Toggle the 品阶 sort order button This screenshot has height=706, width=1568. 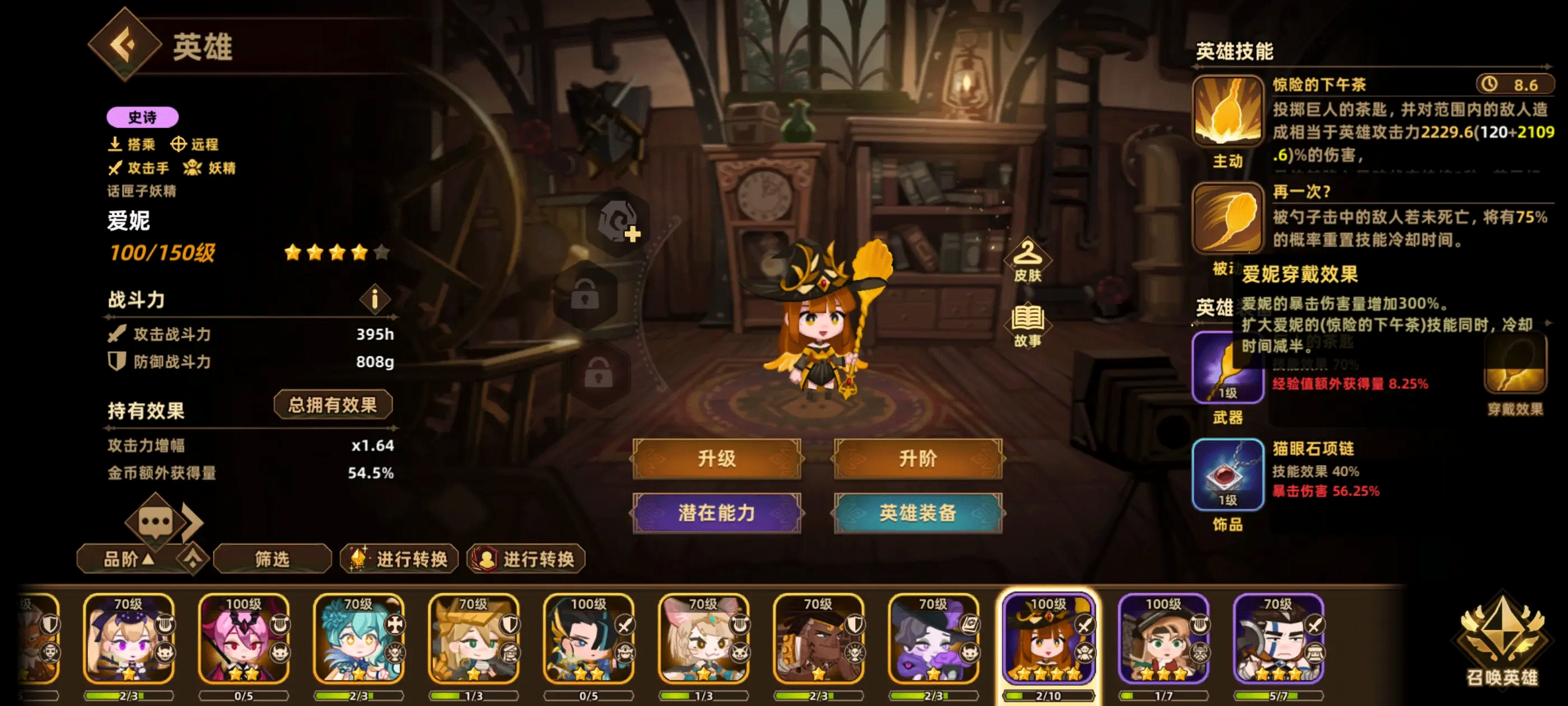tap(128, 559)
